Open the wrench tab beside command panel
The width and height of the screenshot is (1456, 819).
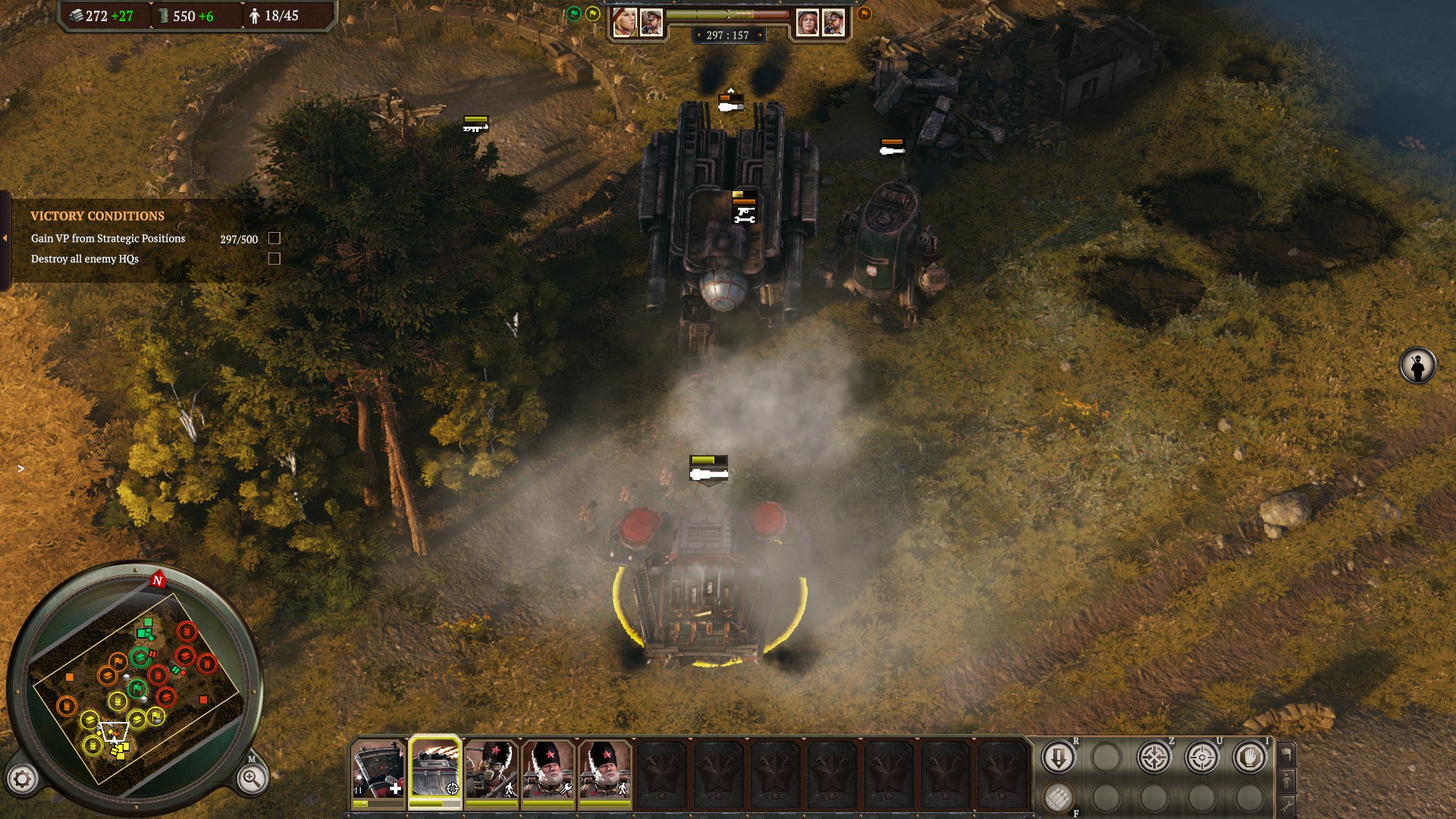pos(1286,805)
